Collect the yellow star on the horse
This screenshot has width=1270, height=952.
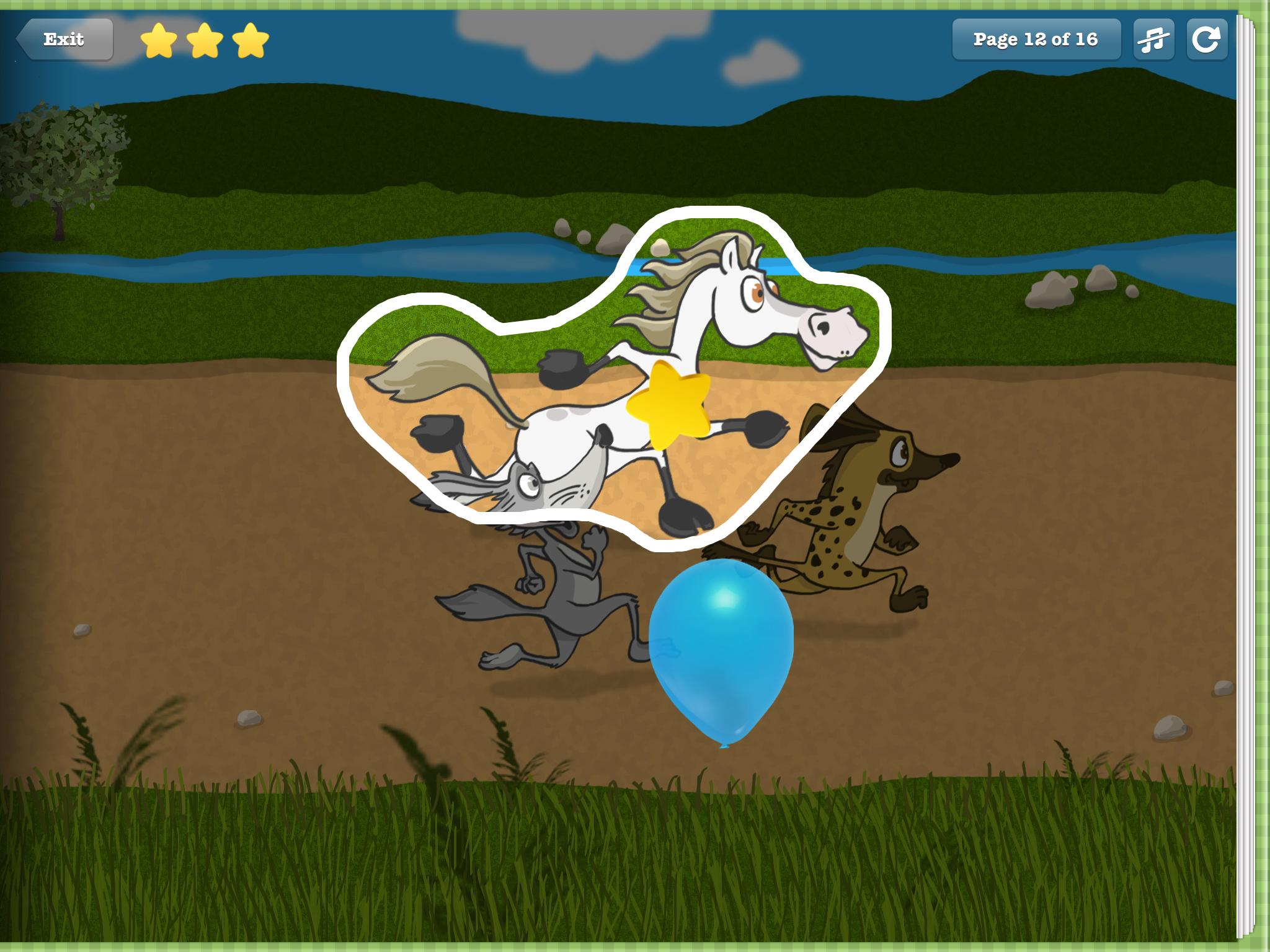668,403
